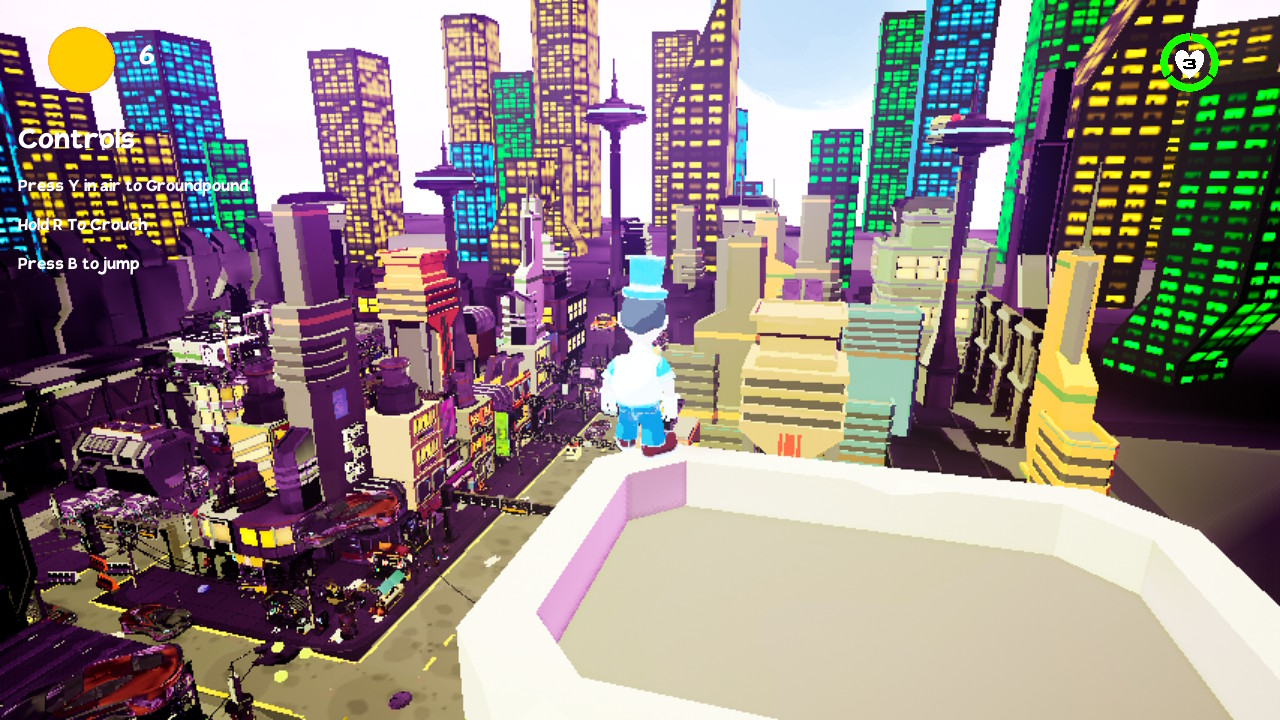Click the 'Press B to jump' hint text
Screen dimensions: 1280x720
click(x=76, y=265)
